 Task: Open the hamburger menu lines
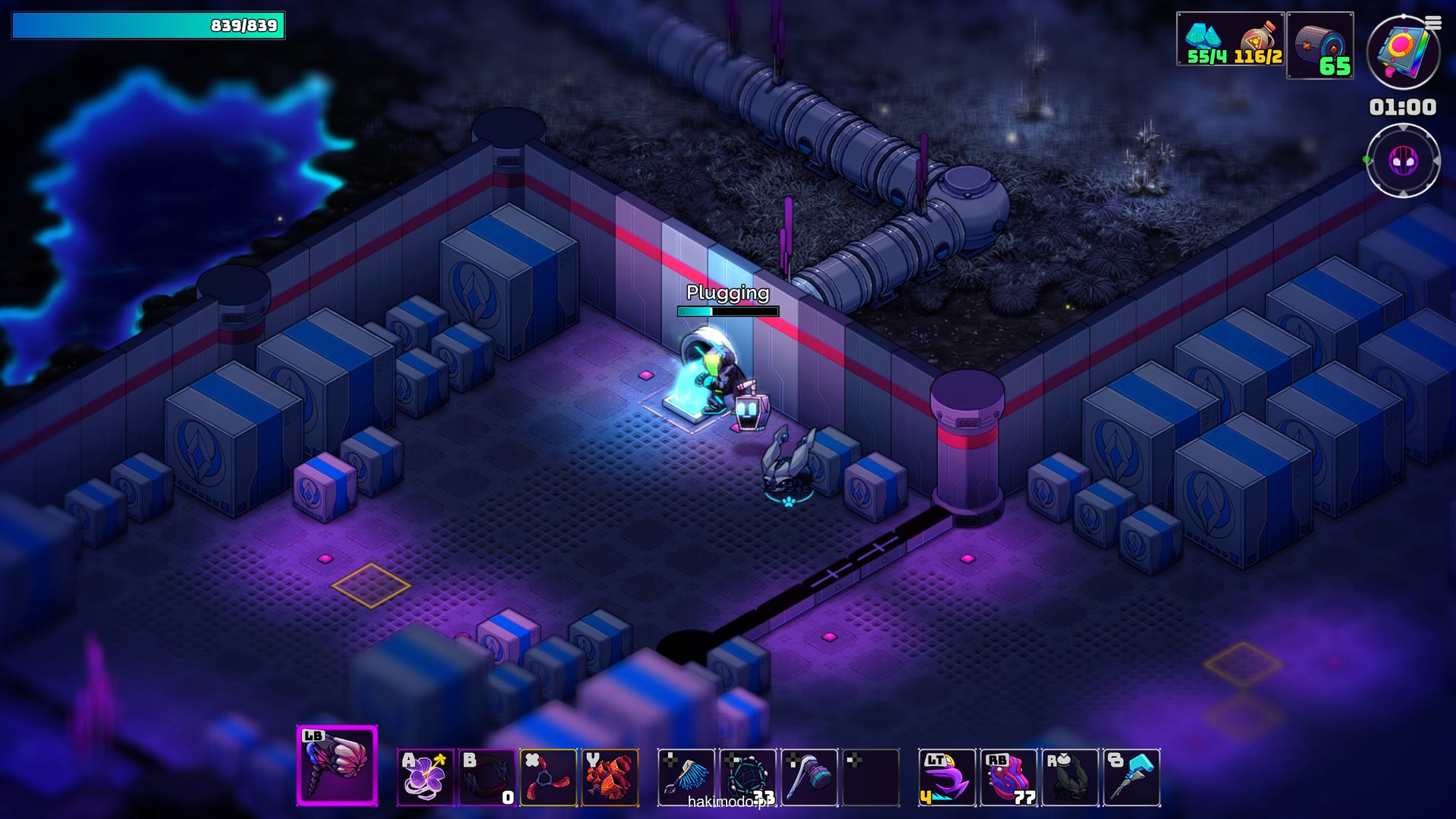coord(1433,24)
